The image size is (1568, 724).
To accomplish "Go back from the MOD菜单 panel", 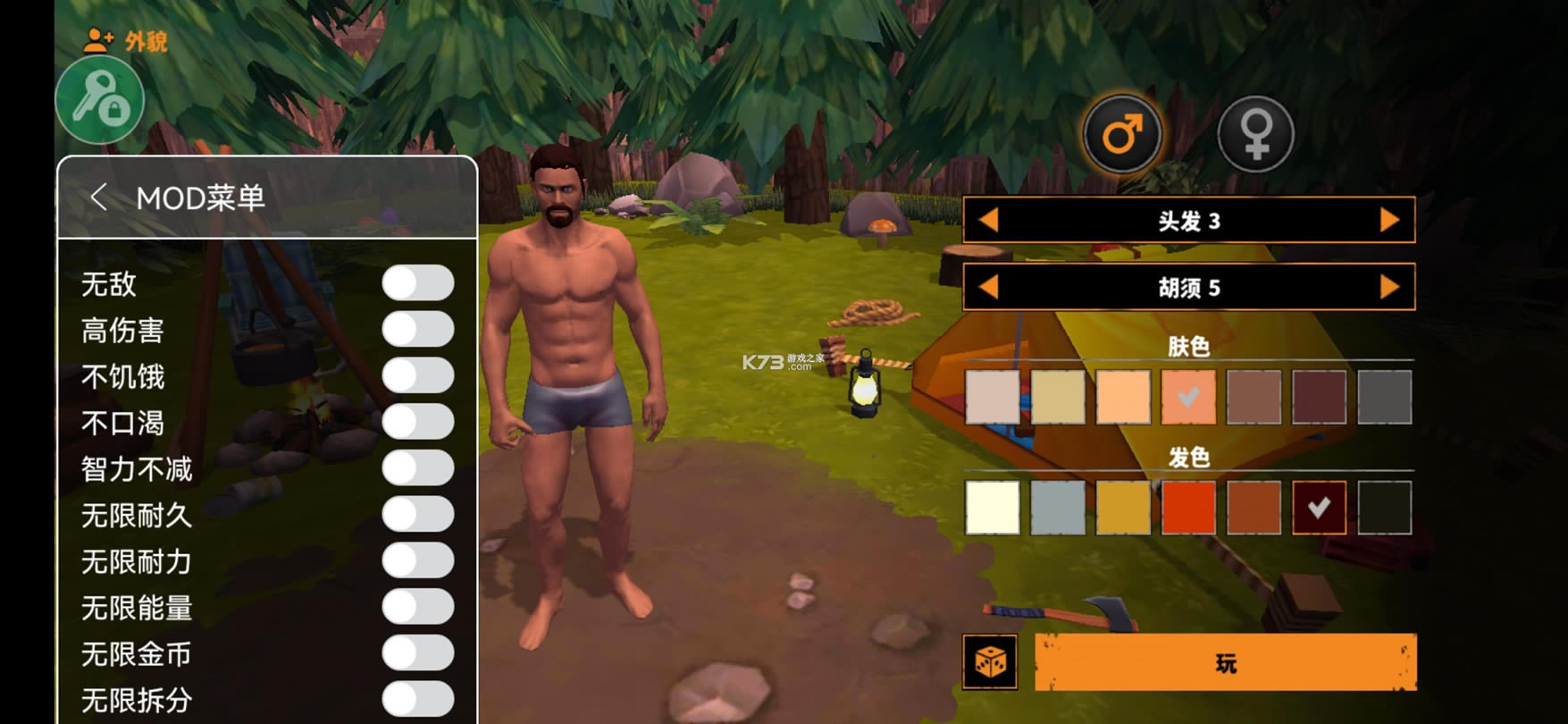I will pos(98,198).
